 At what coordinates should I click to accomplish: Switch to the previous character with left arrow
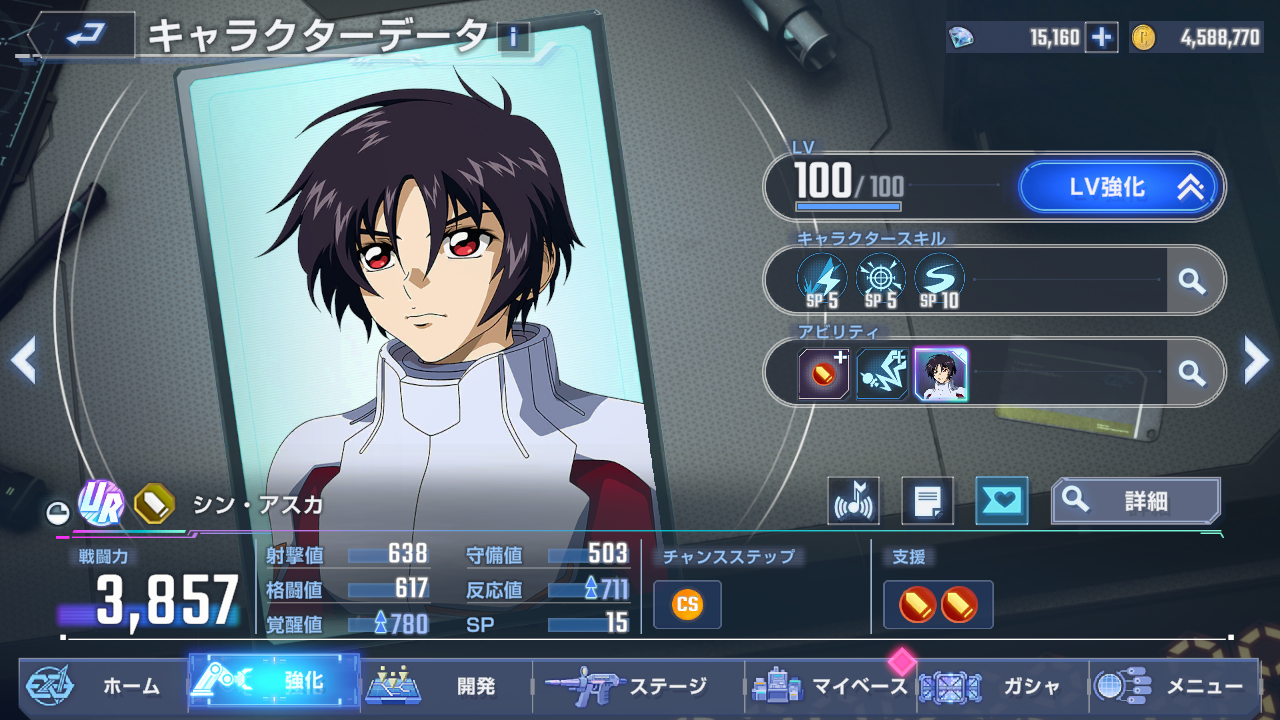point(24,360)
